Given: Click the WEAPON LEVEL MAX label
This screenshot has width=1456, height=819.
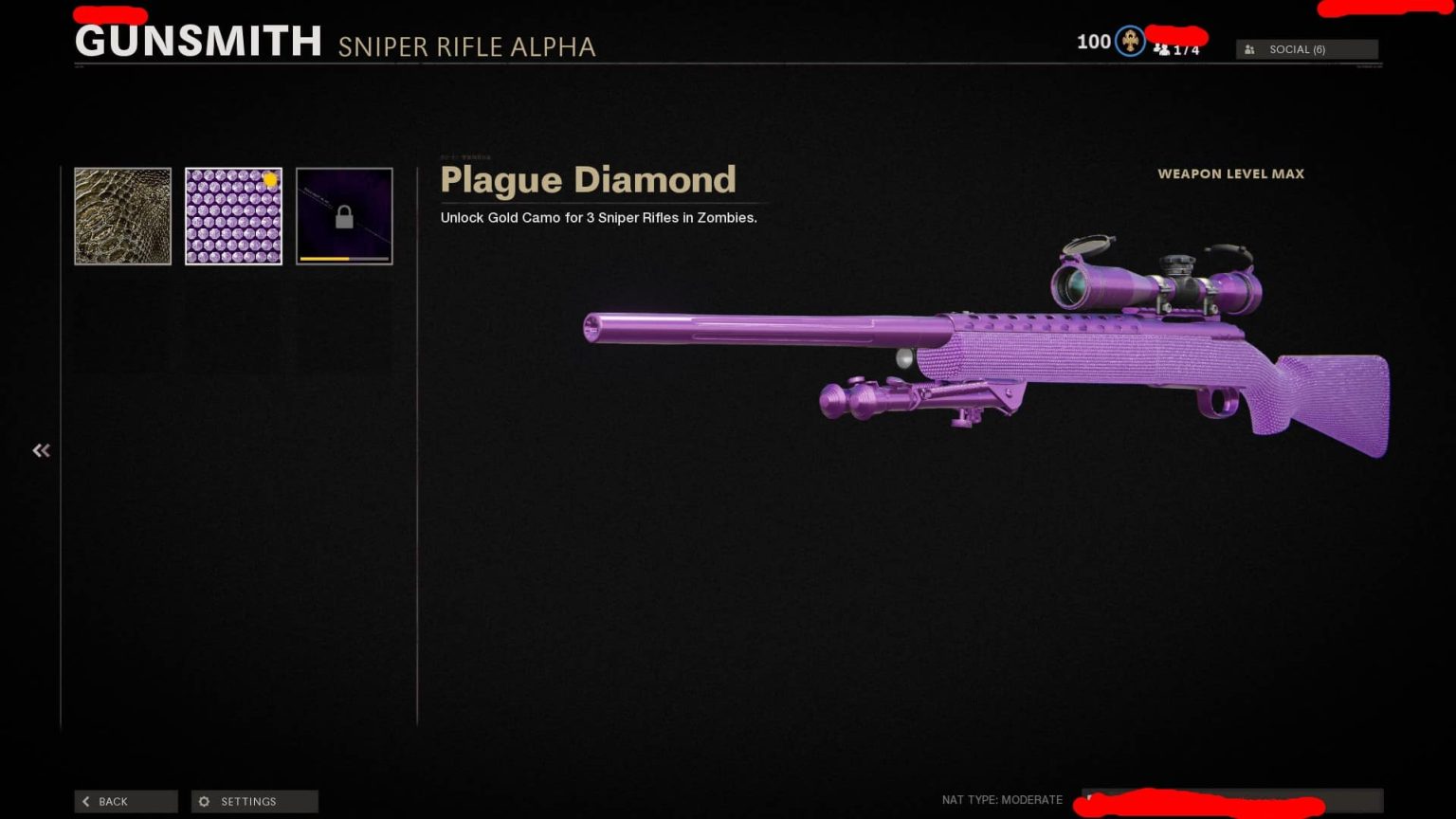Looking at the screenshot, I should 1230,173.
